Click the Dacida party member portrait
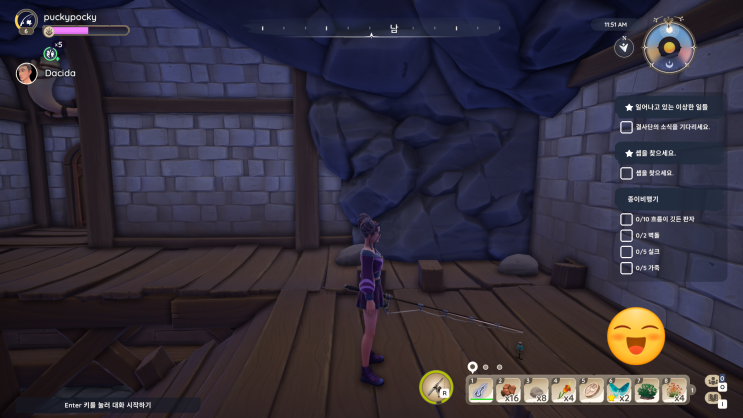The image size is (743, 418). click(x=27, y=73)
